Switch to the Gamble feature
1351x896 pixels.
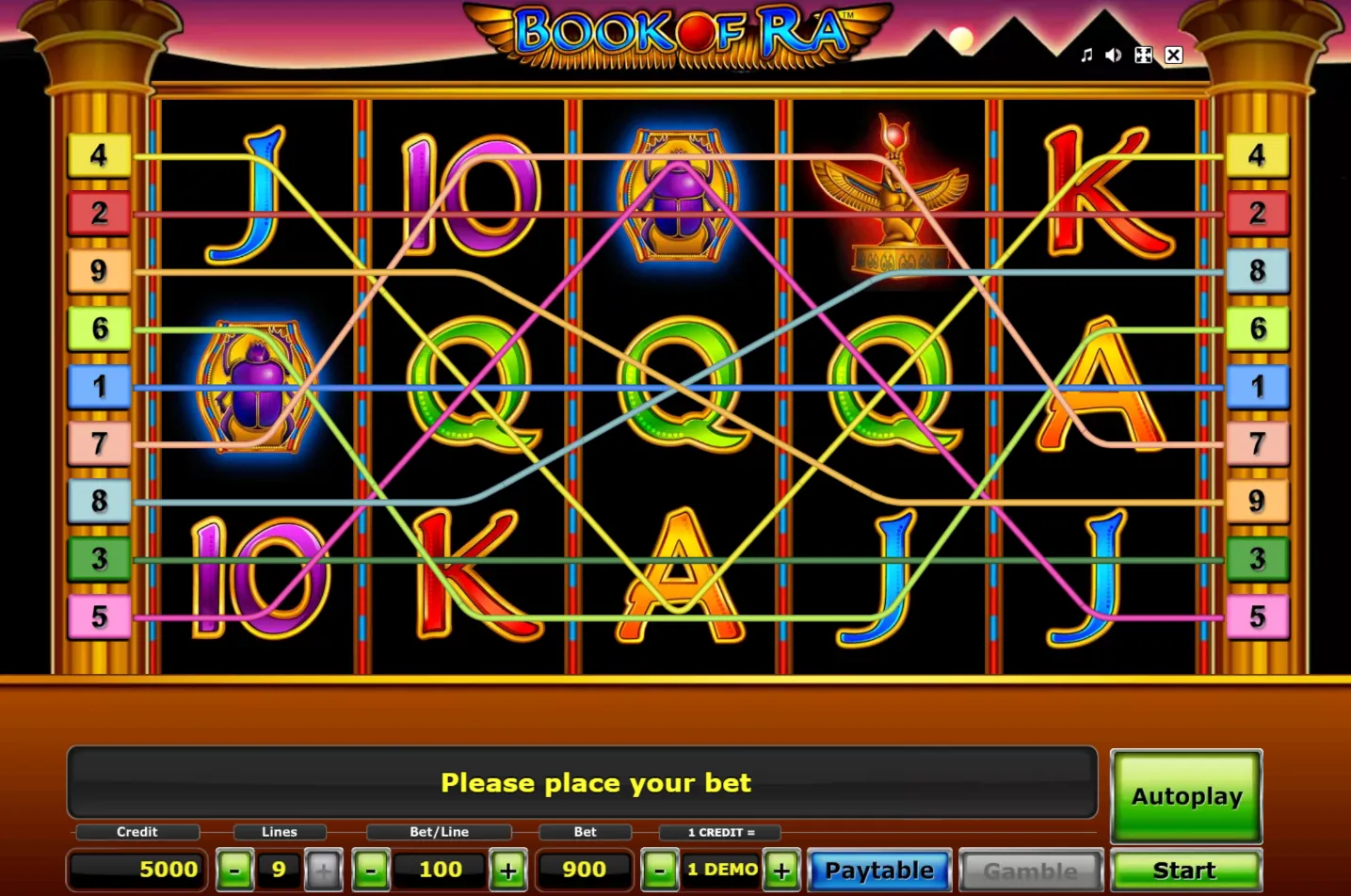1030,870
